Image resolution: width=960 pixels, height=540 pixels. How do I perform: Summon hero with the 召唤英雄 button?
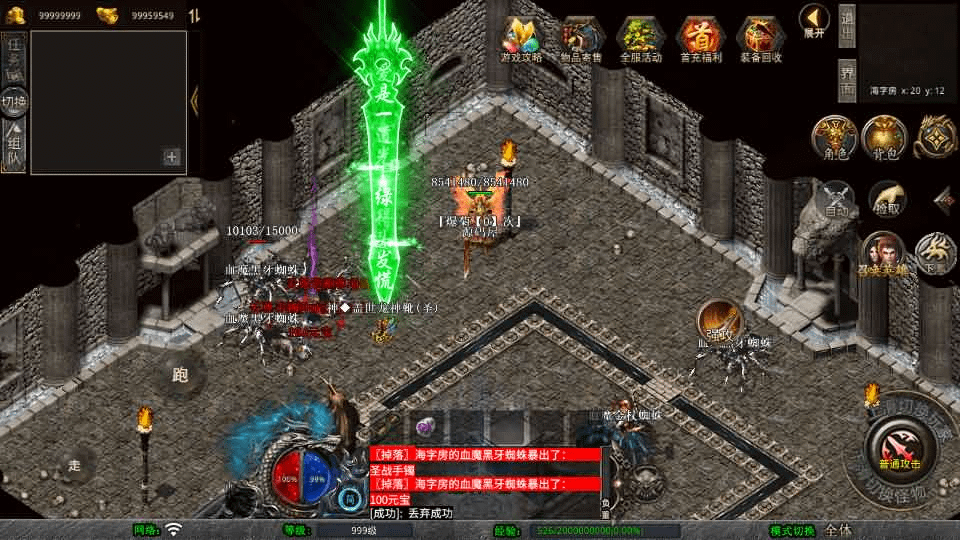884,254
